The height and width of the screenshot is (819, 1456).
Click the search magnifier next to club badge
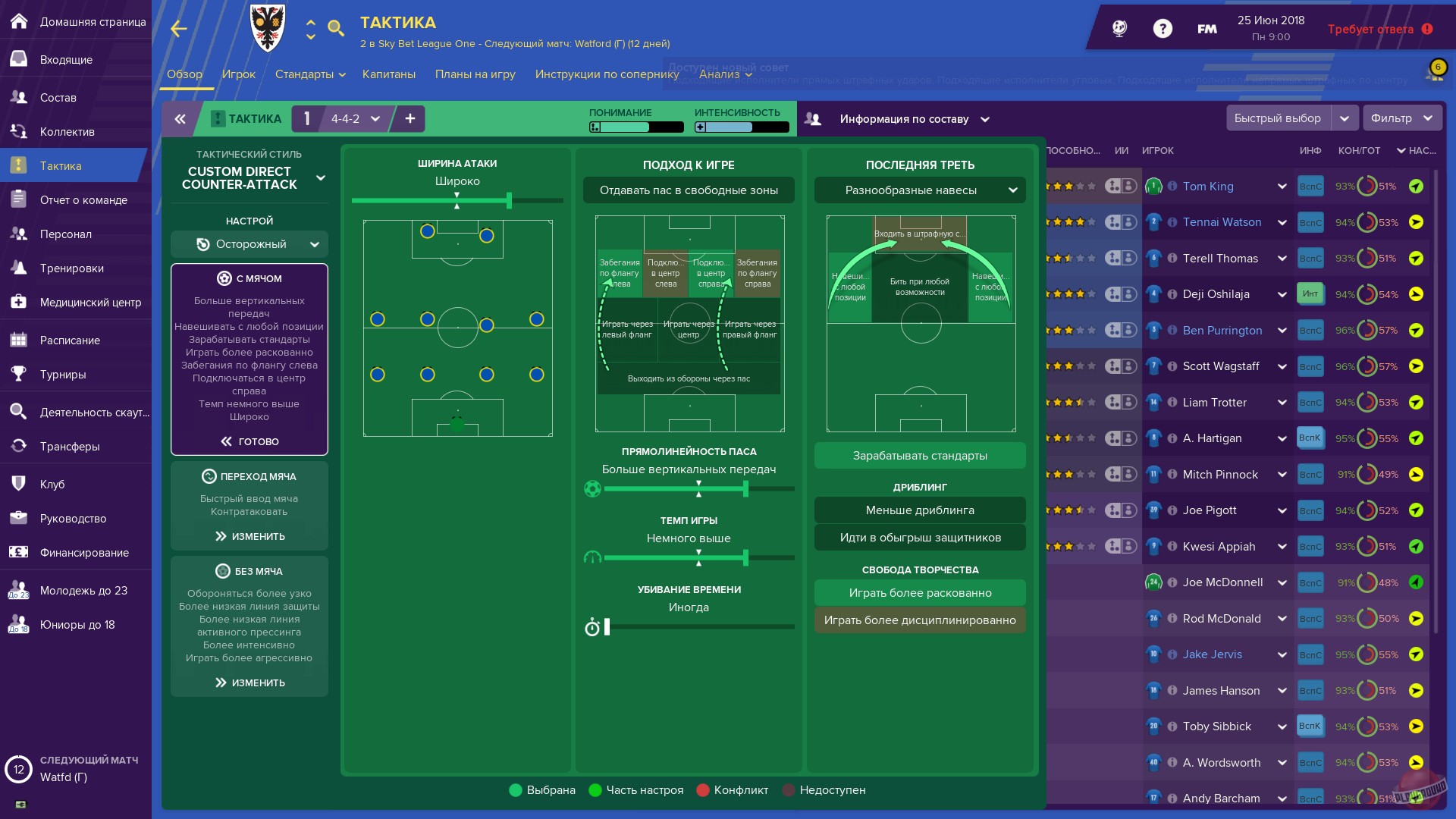point(337,29)
